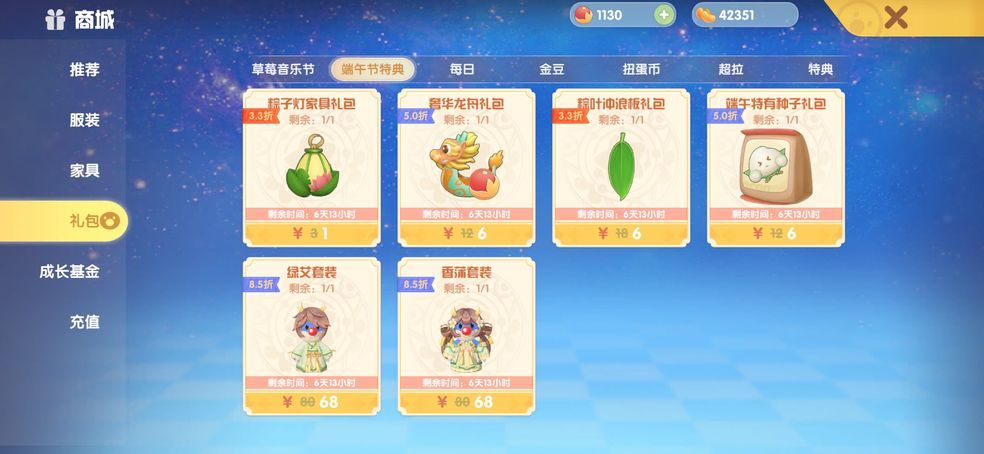Choose the 粽子灯家具礼包 gift pack
Viewport: 984px width, 454px height.
point(312,166)
